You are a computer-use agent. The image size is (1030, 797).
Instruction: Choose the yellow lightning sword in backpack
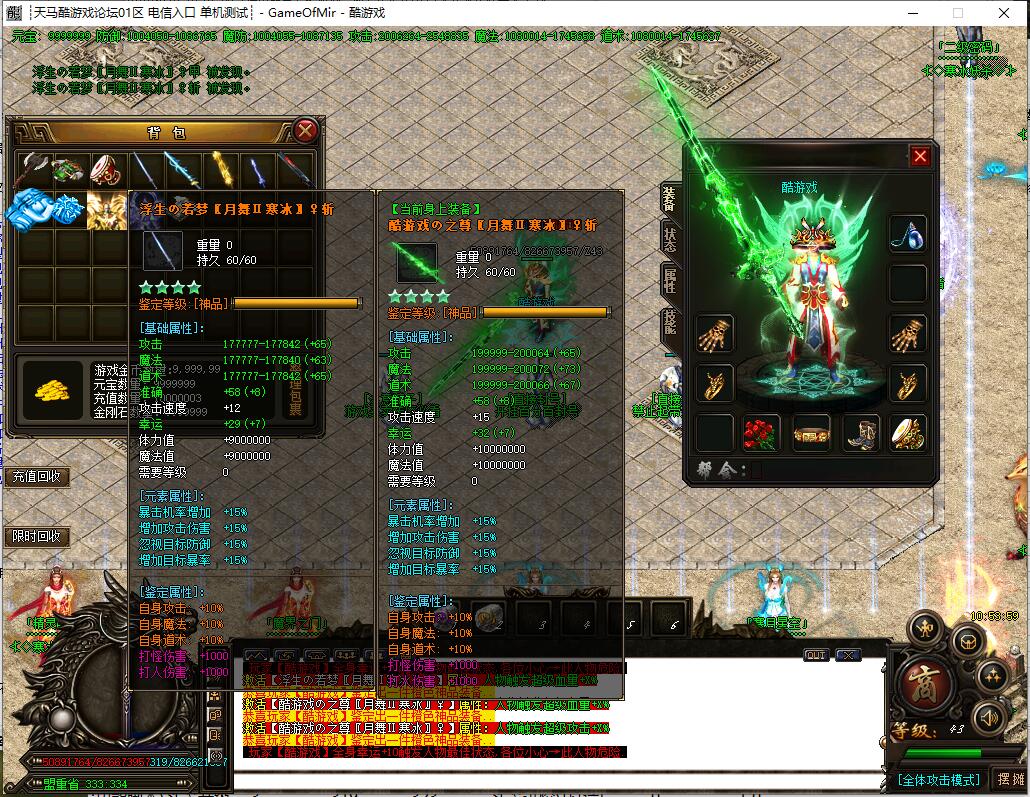click(x=219, y=169)
